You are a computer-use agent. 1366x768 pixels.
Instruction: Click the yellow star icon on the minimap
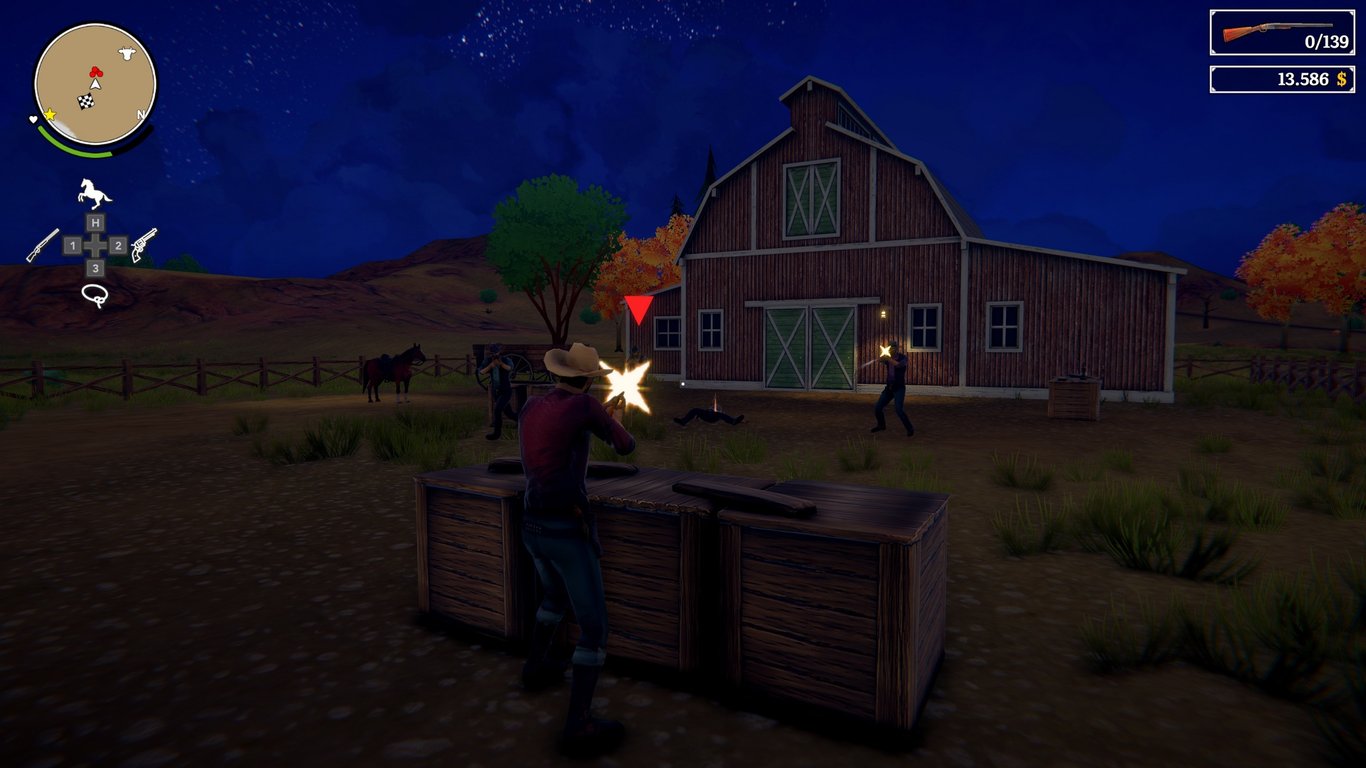point(50,114)
